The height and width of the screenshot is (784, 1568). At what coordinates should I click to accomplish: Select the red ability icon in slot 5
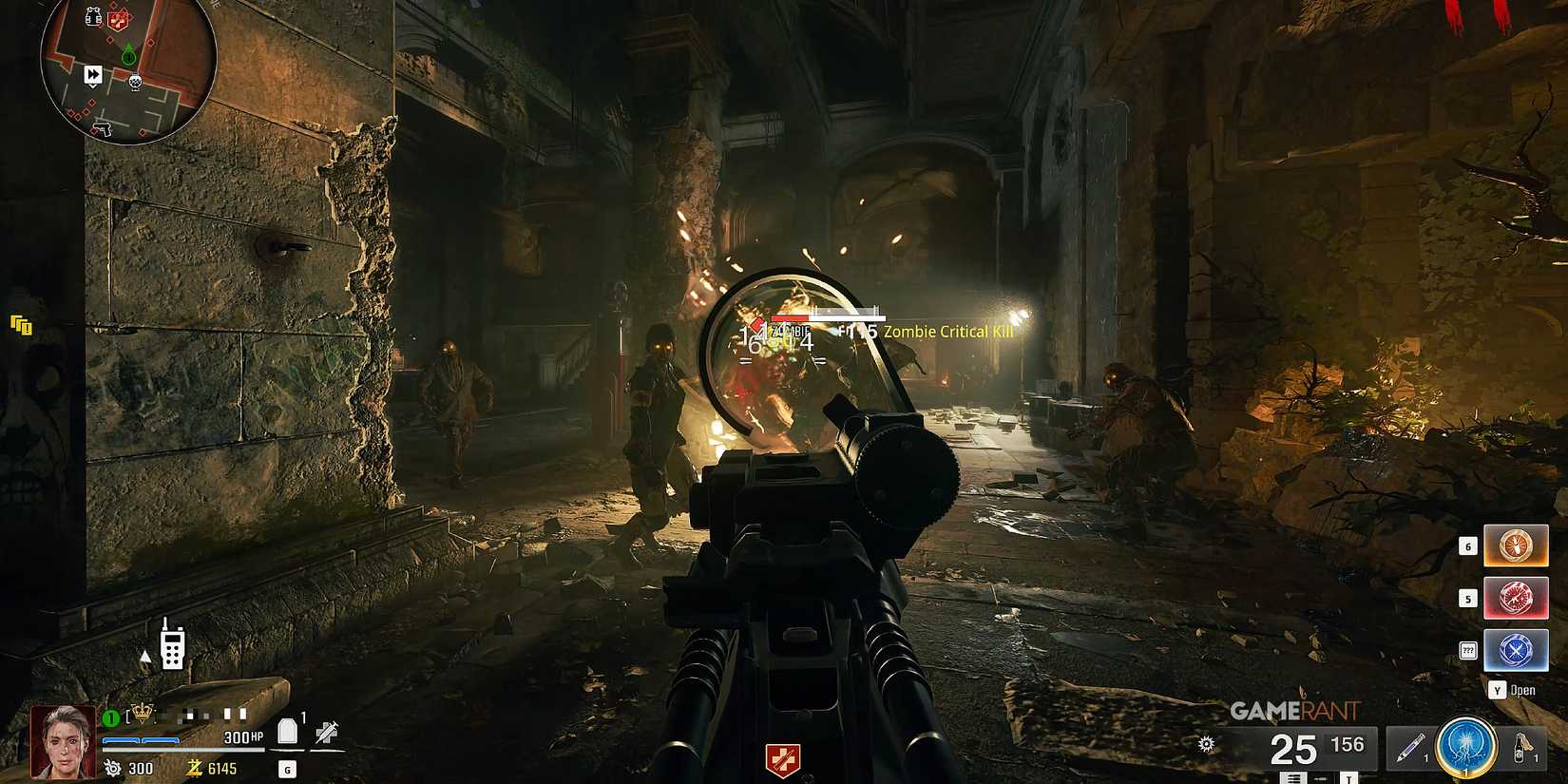click(1518, 599)
